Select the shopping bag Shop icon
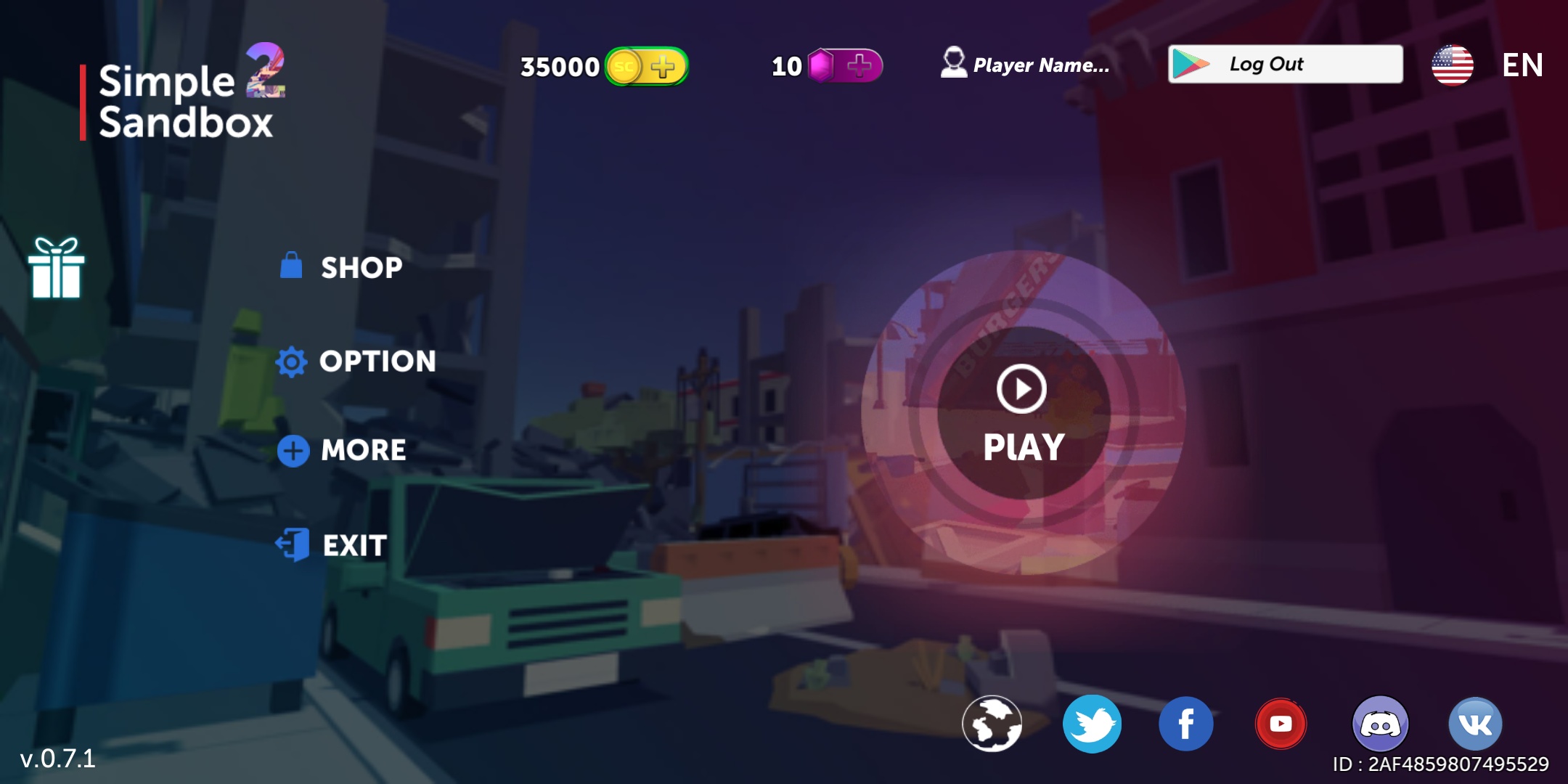This screenshot has width=1568, height=784. 292,267
